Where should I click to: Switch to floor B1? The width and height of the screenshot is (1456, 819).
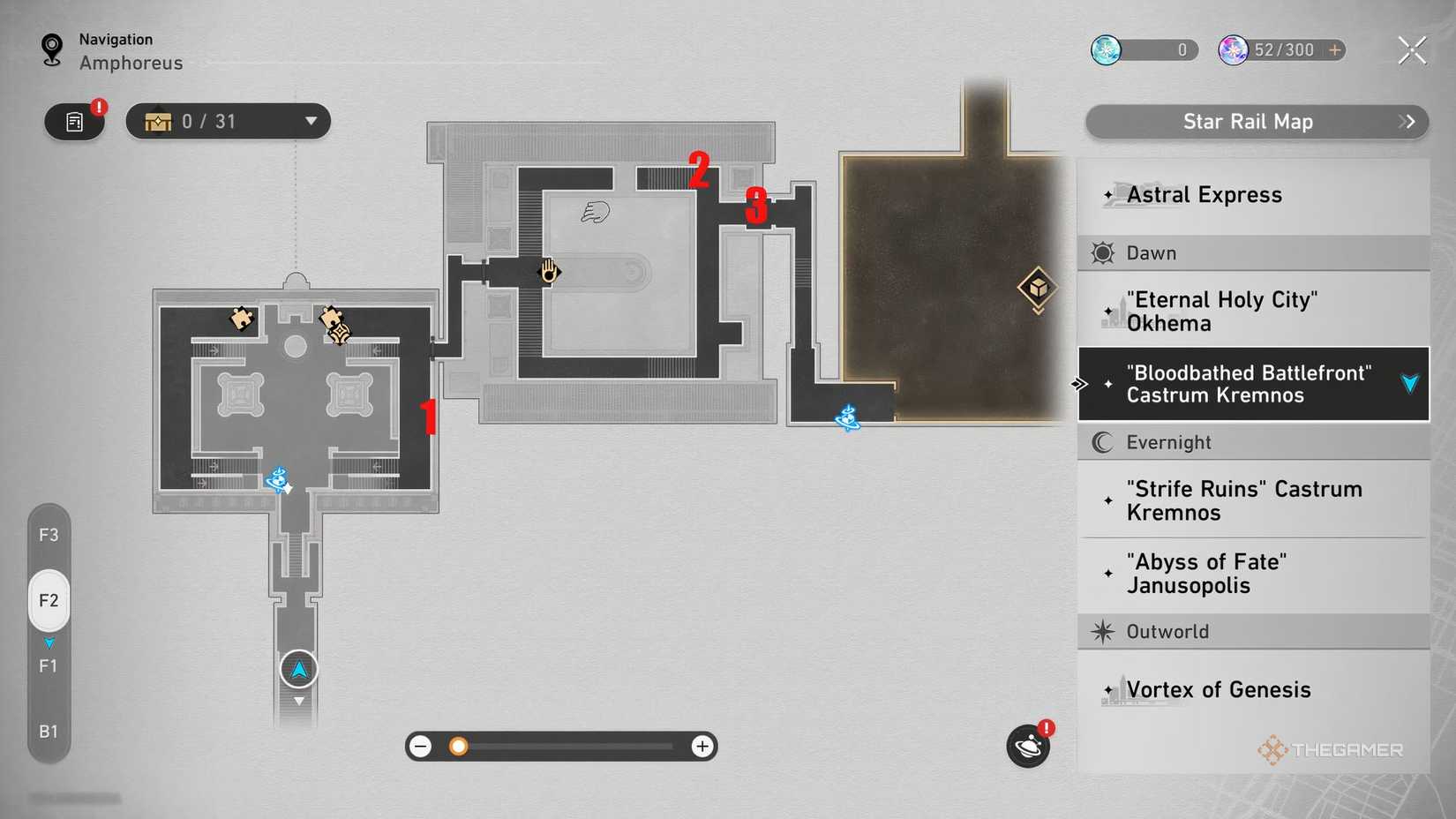pyautogui.click(x=49, y=731)
